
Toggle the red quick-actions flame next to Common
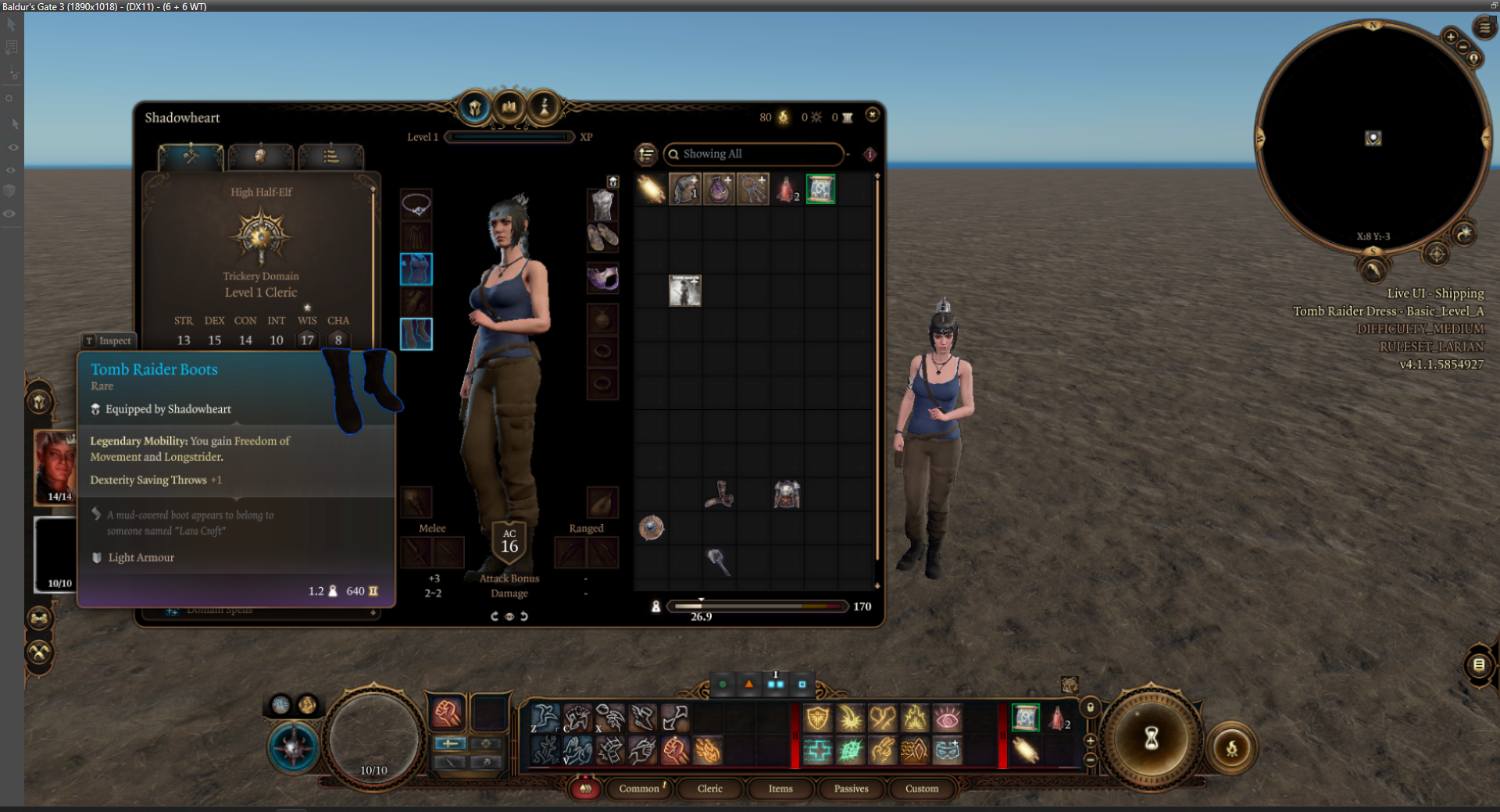pyautogui.click(x=585, y=789)
